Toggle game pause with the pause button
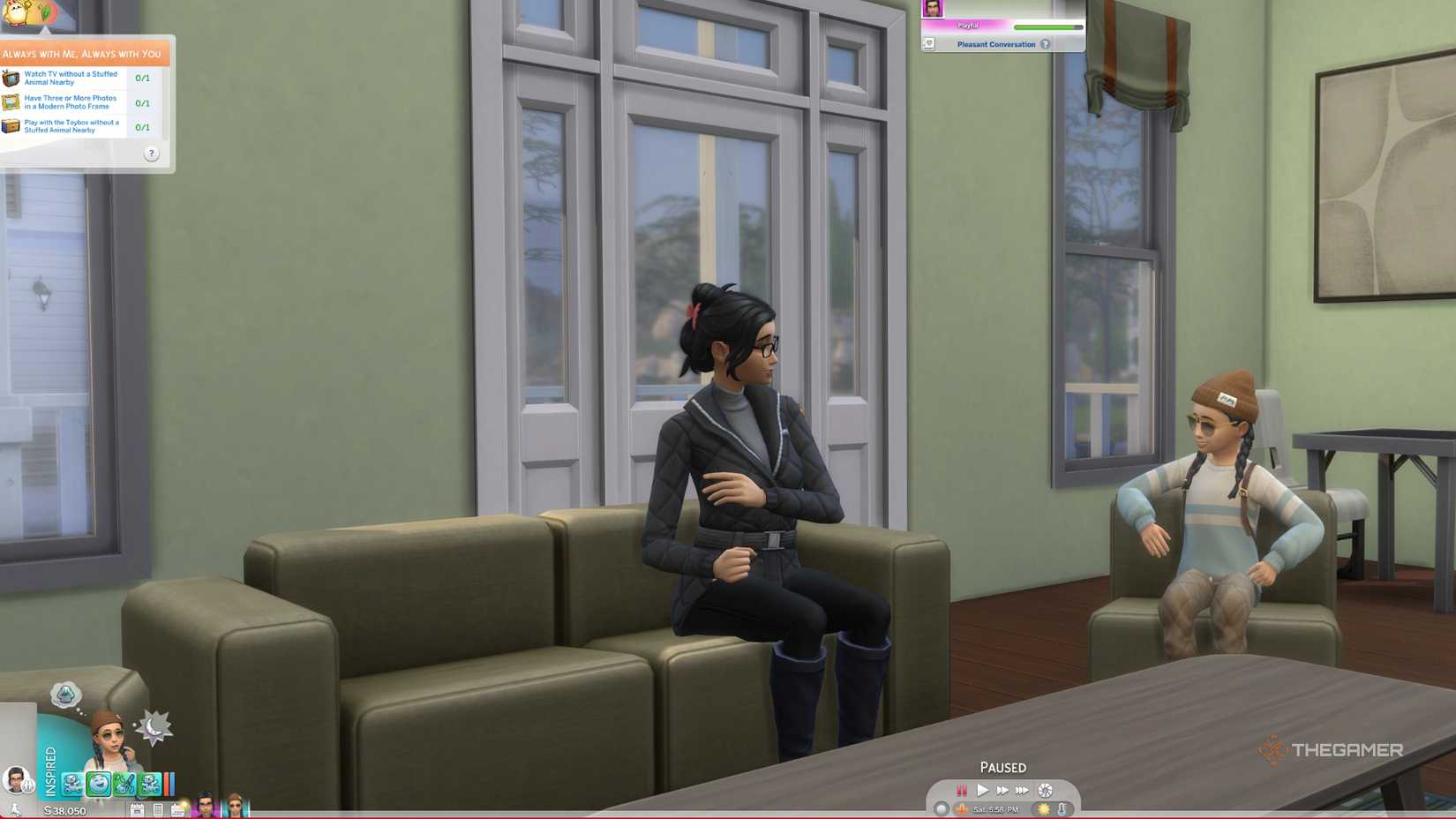Viewport: 1456px width, 819px height. [961, 790]
